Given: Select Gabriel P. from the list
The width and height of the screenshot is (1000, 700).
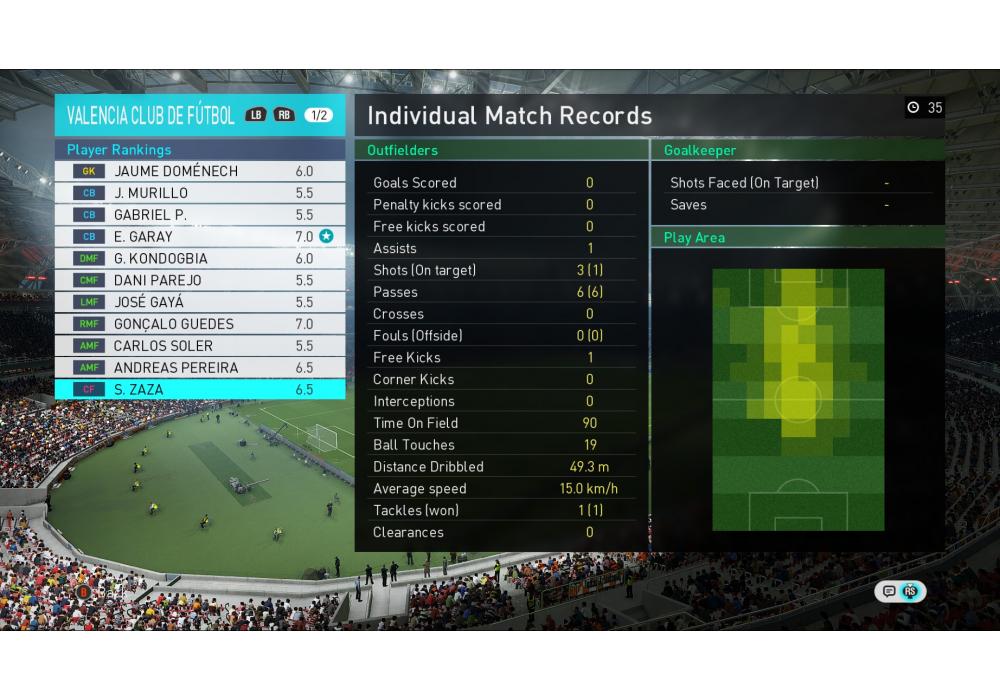Looking at the screenshot, I should point(200,215).
